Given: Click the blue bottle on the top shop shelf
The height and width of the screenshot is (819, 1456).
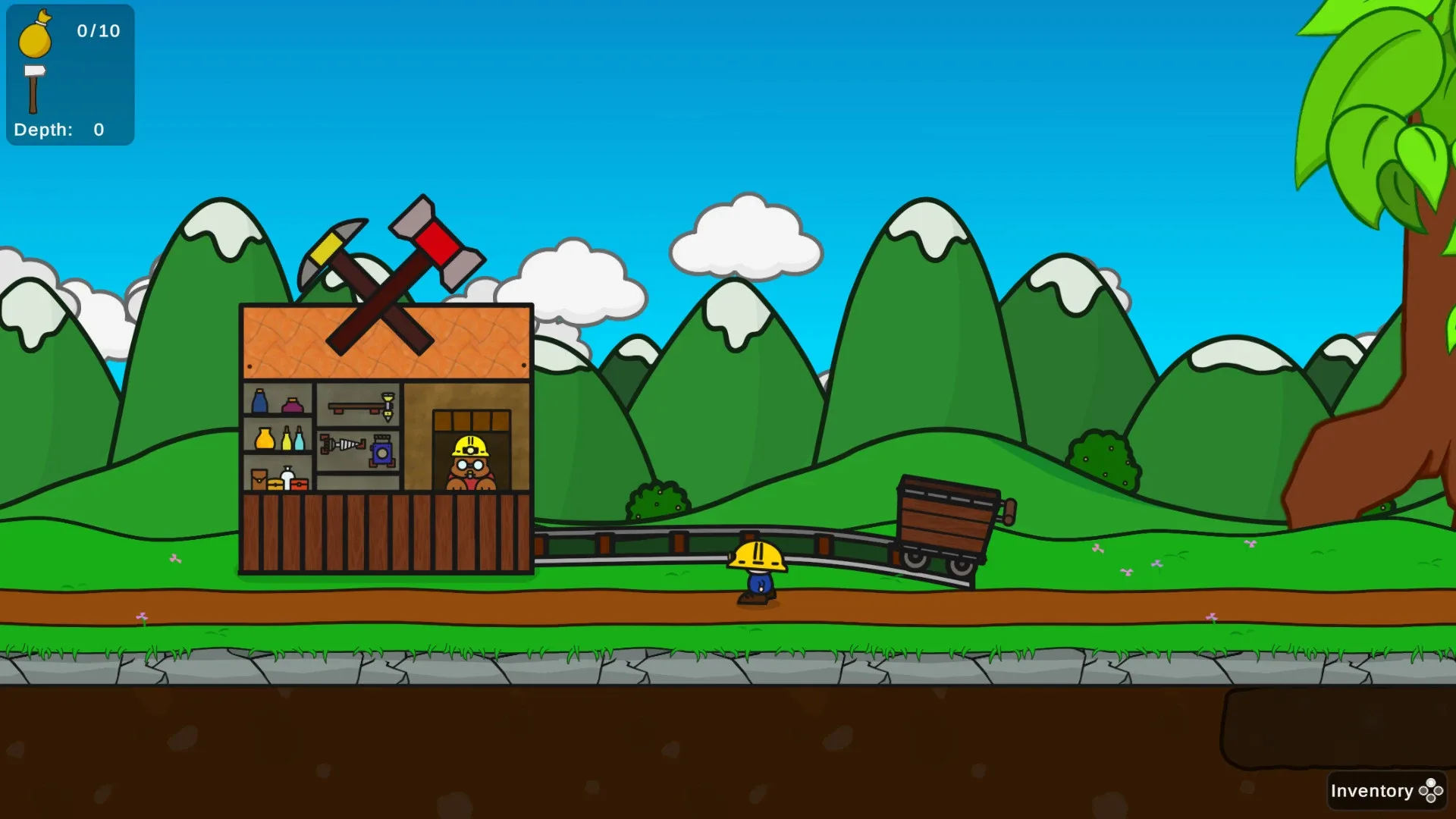Looking at the screenshot, I should [259, 403].
